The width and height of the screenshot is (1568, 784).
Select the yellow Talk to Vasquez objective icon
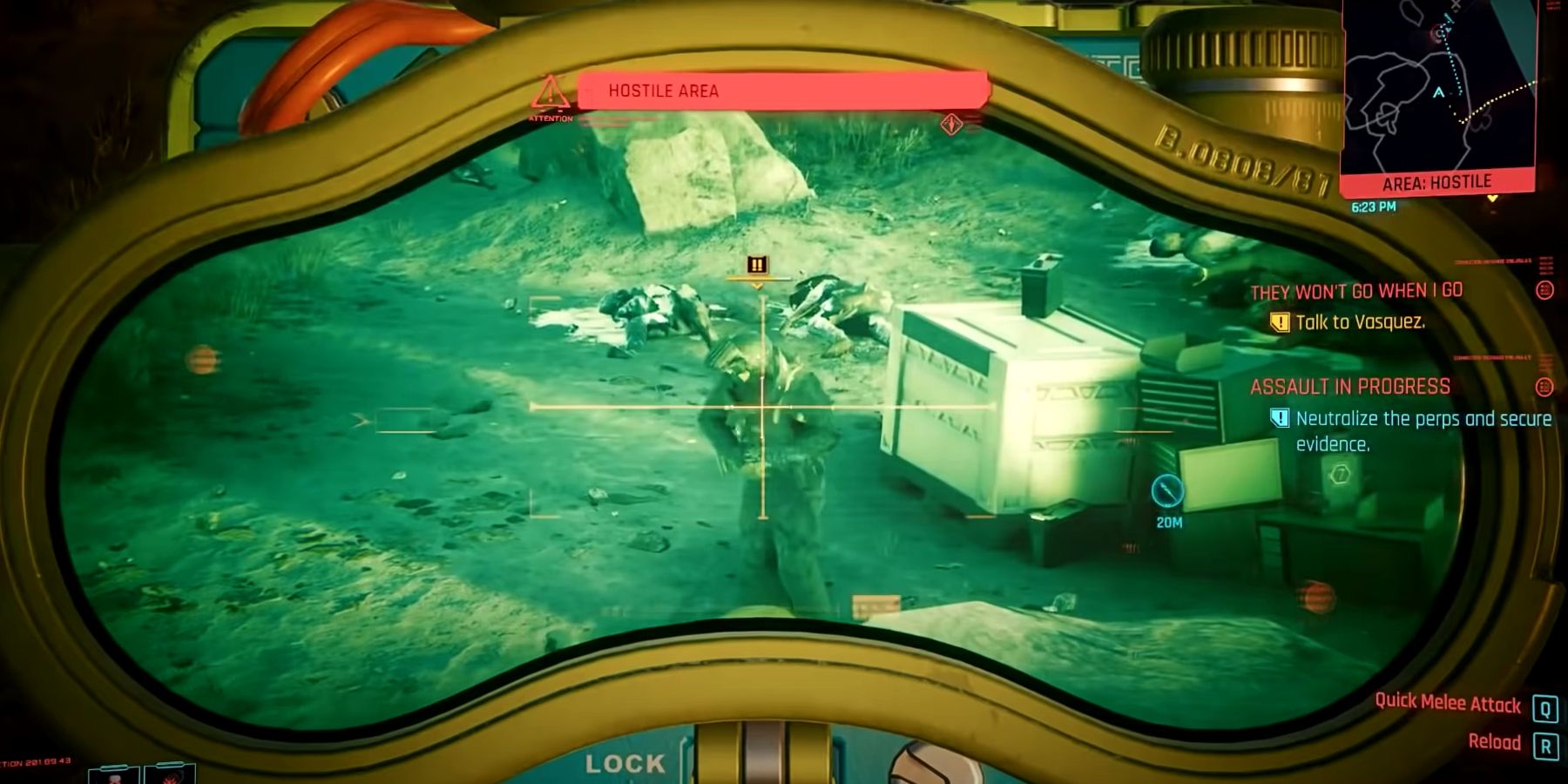(1280, 321)
